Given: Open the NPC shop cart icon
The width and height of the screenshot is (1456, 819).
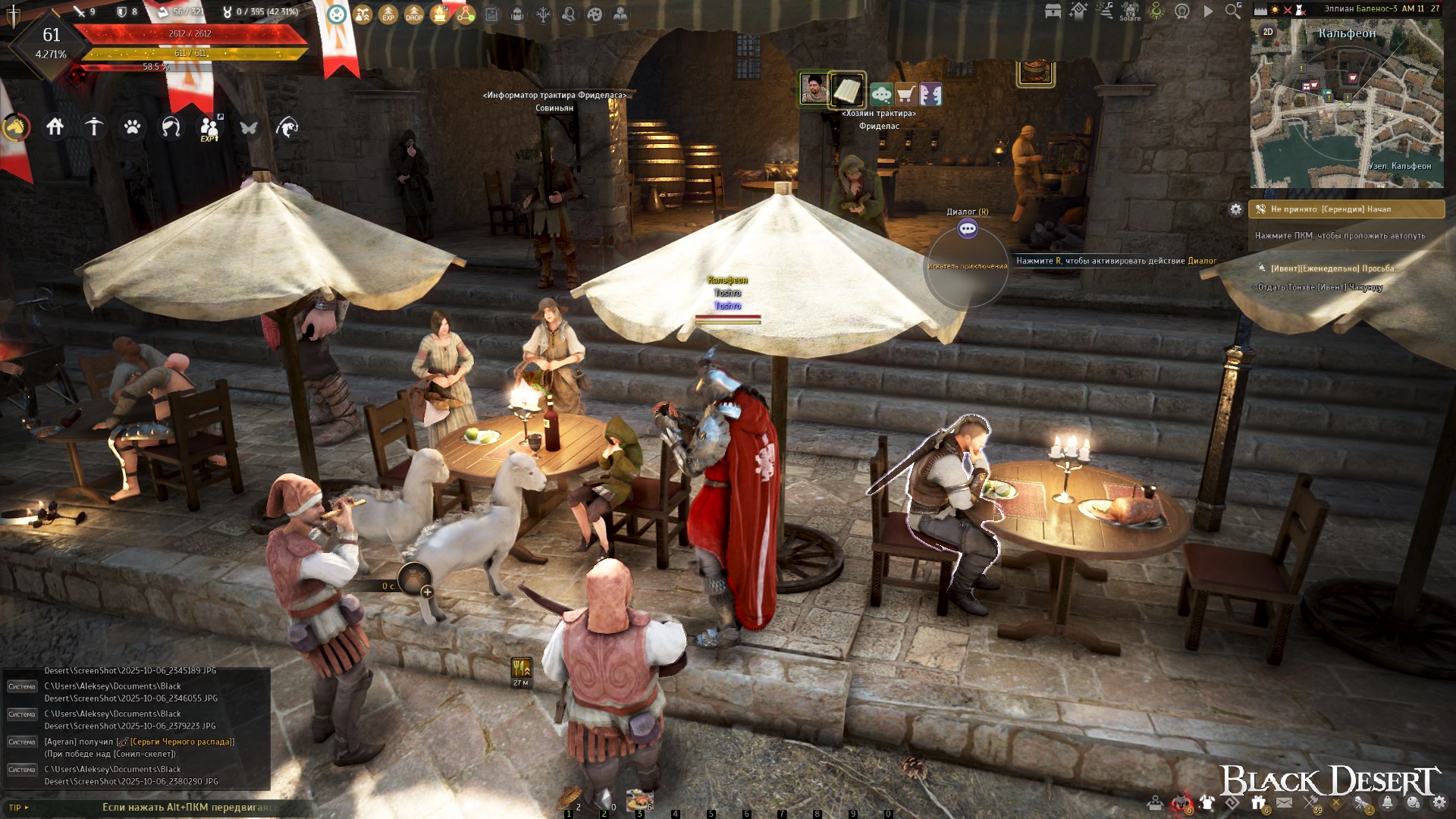Looking at the screenshot, I should coord(905,94).
